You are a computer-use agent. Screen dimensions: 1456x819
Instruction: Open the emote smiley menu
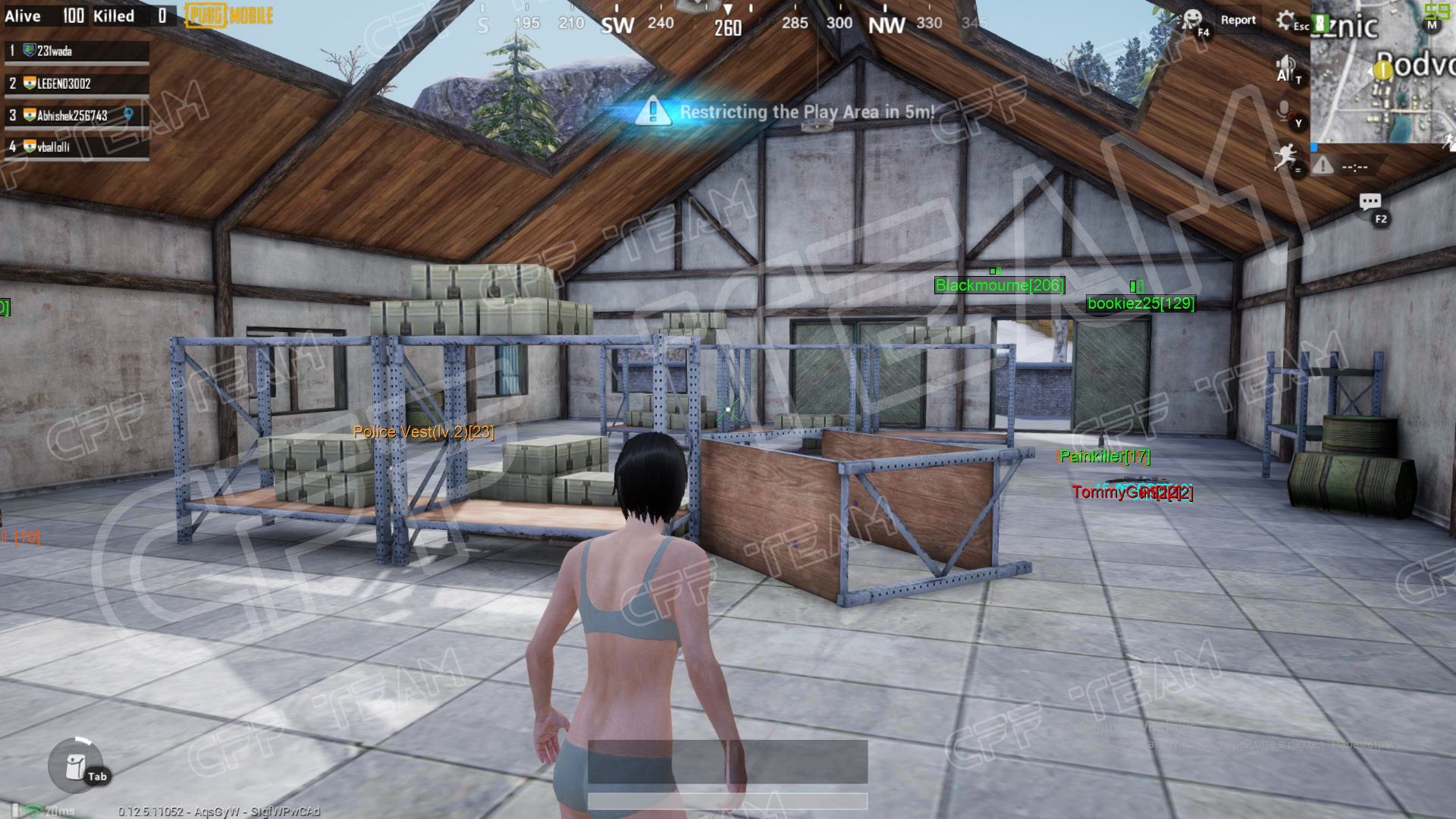click(x=1193, y=19)
